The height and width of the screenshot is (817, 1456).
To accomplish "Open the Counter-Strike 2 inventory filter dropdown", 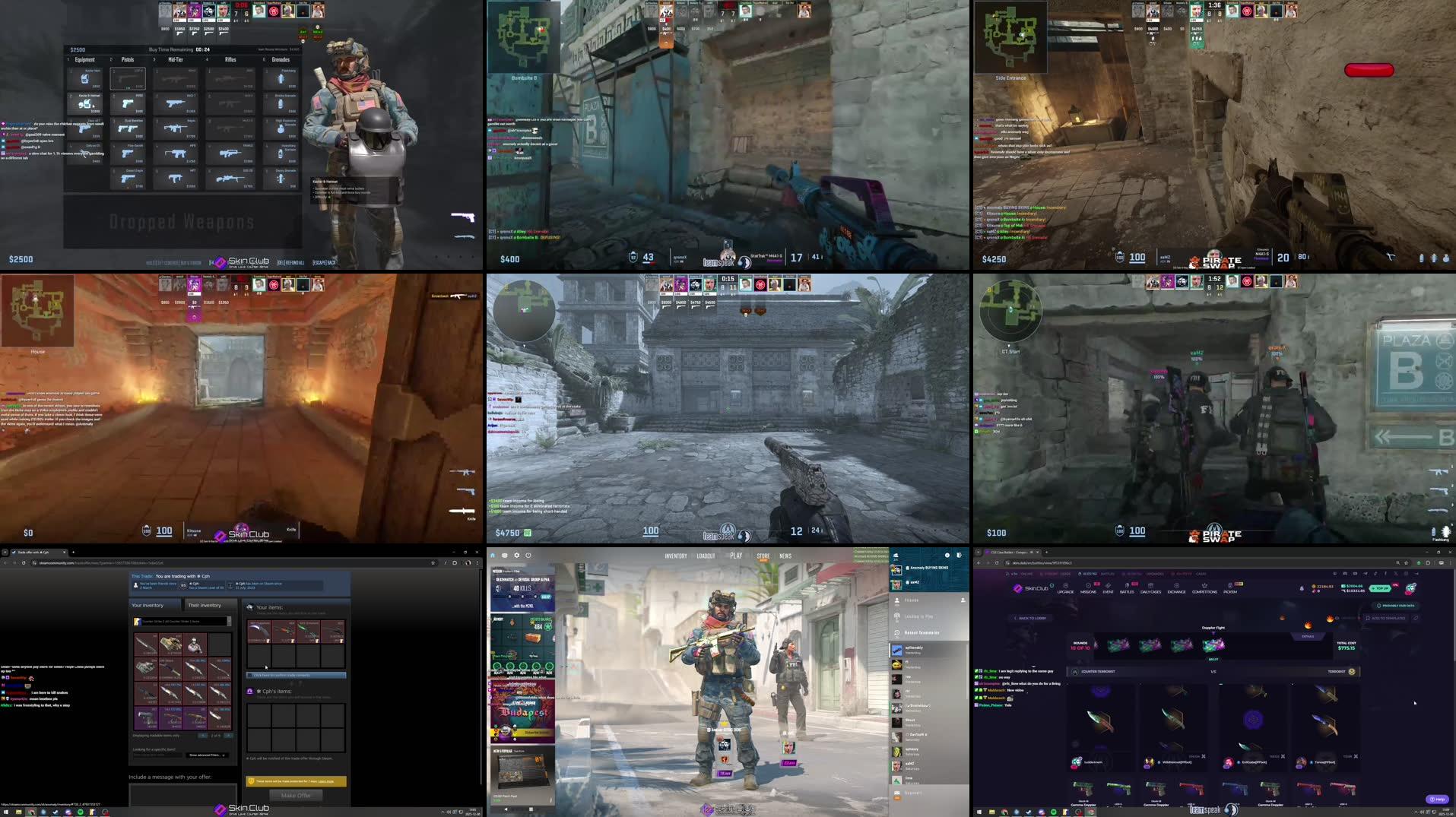I will 182,622.
